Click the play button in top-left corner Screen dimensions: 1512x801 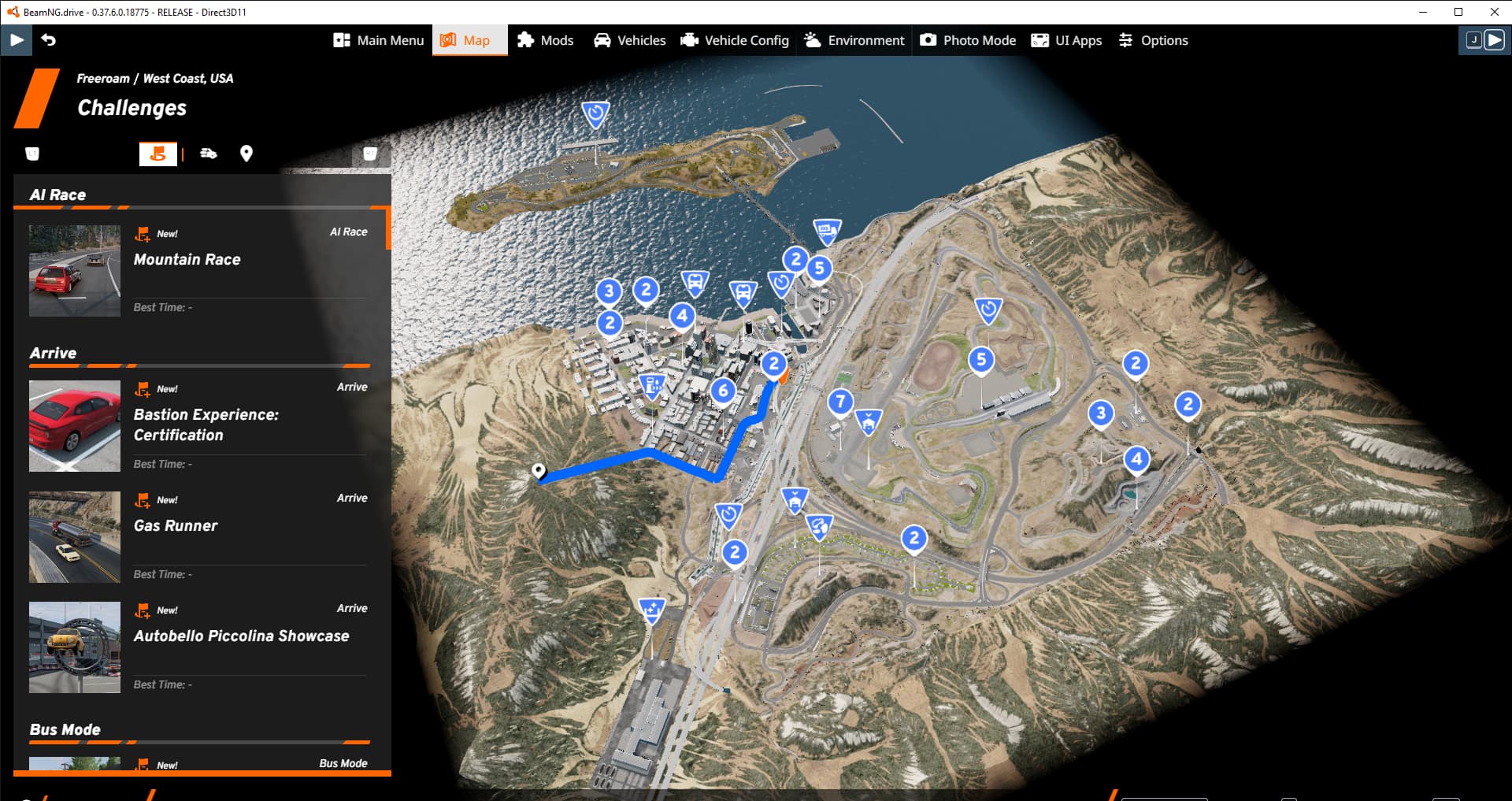click(17, 40)
